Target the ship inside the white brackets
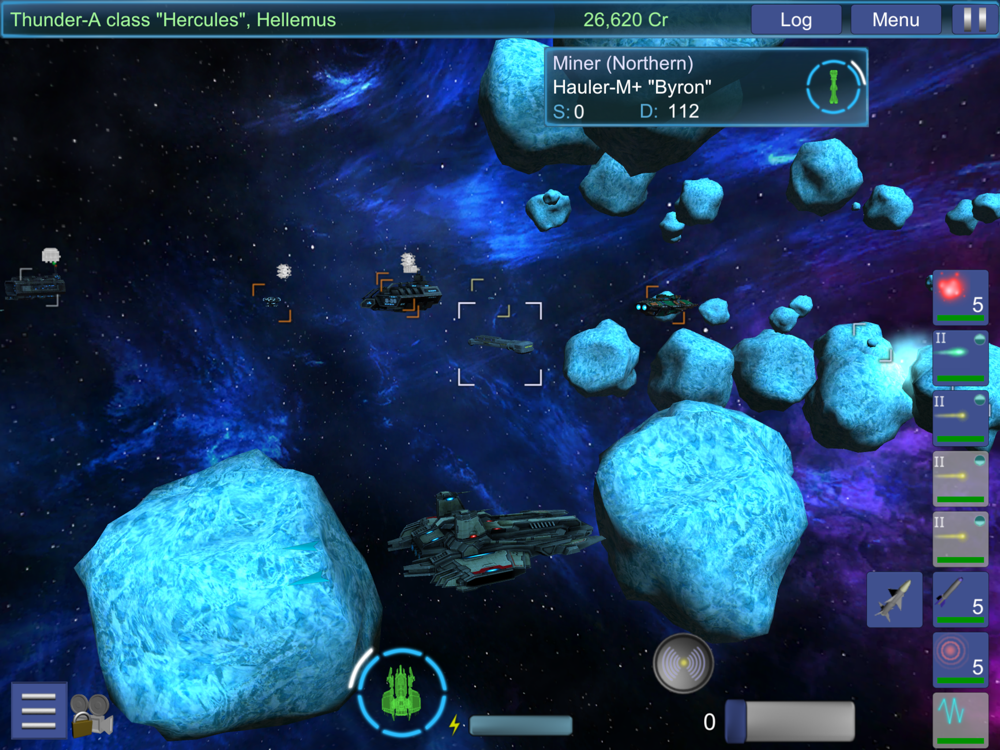 click(x=500, y=344)
